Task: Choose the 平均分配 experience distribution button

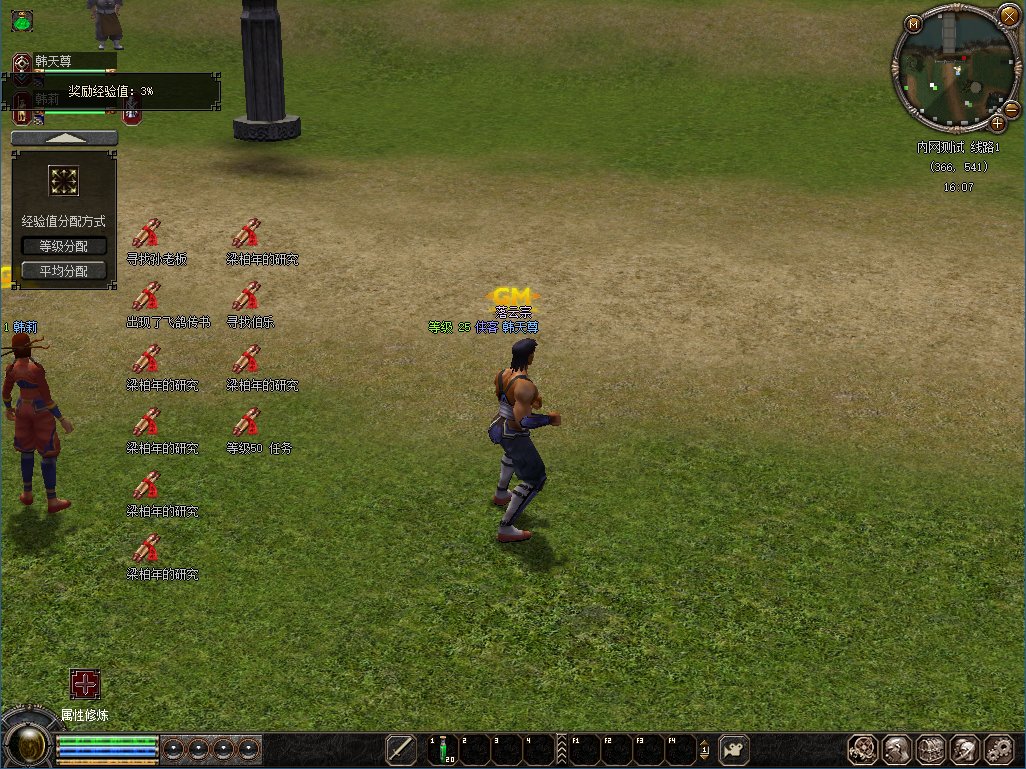Action: 64,271
